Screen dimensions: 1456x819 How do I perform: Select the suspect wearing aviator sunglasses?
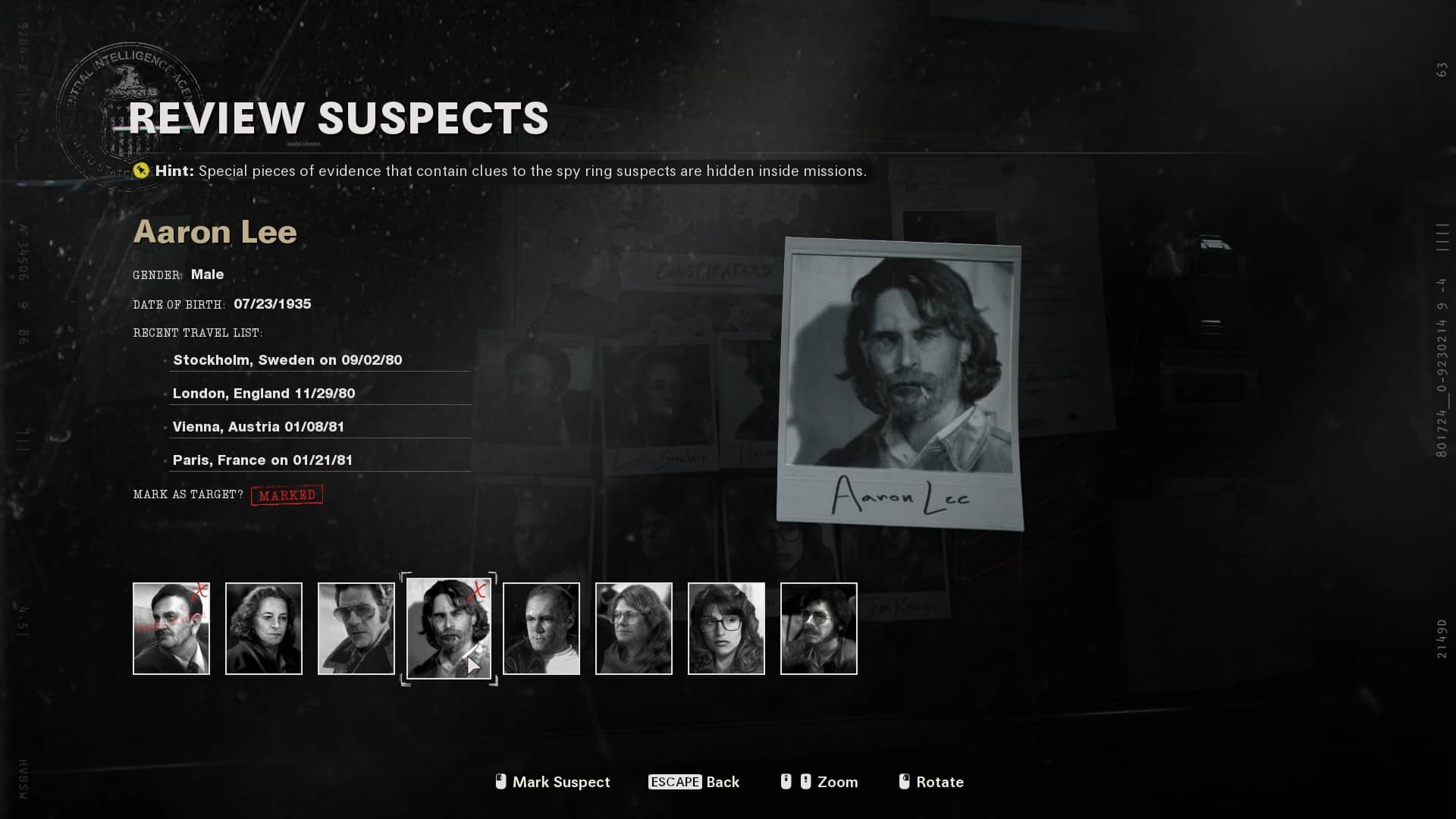pyautogui.click(x=356, y=628)
